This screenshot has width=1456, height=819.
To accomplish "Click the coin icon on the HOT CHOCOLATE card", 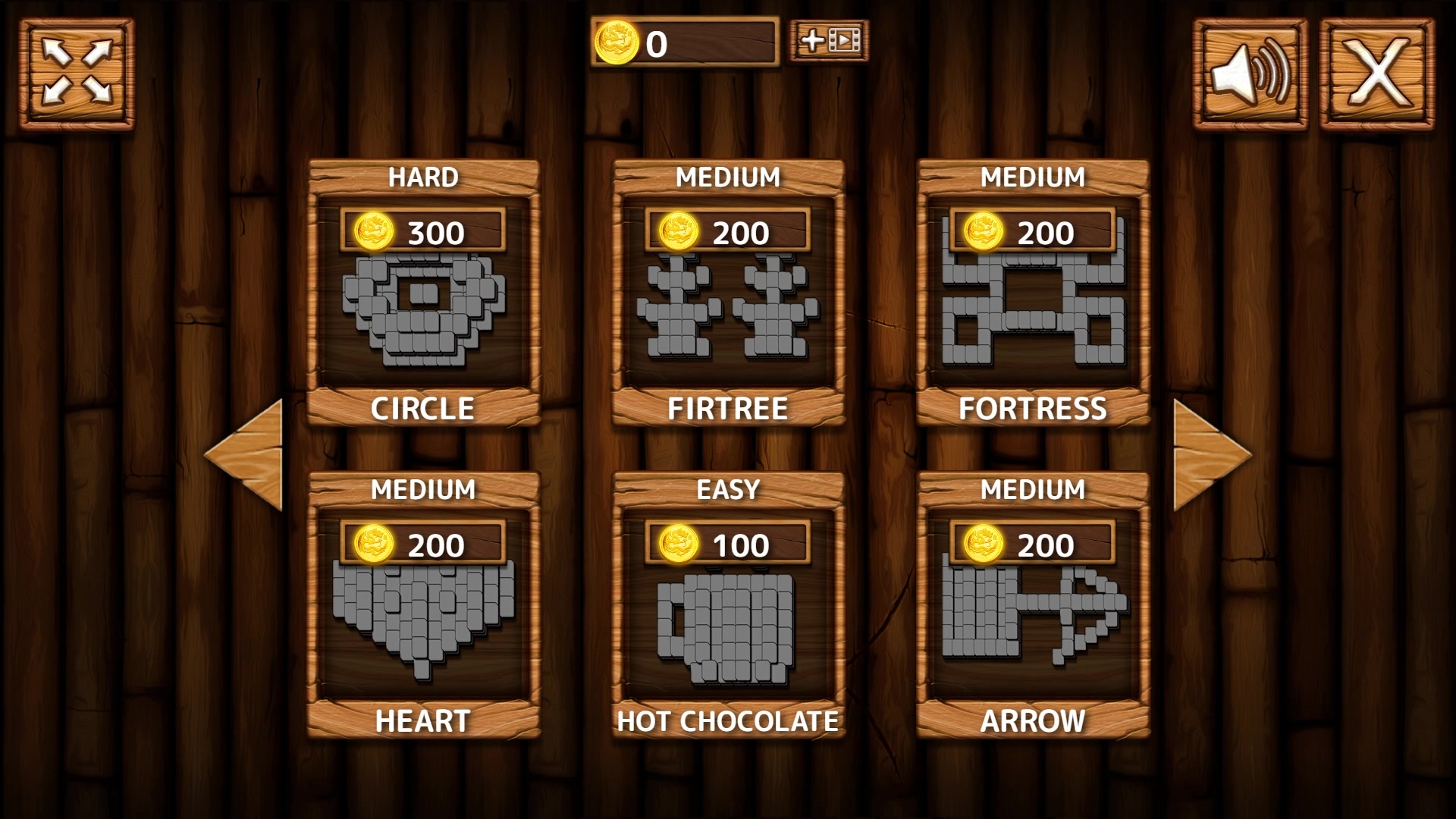I will point(679,544).
